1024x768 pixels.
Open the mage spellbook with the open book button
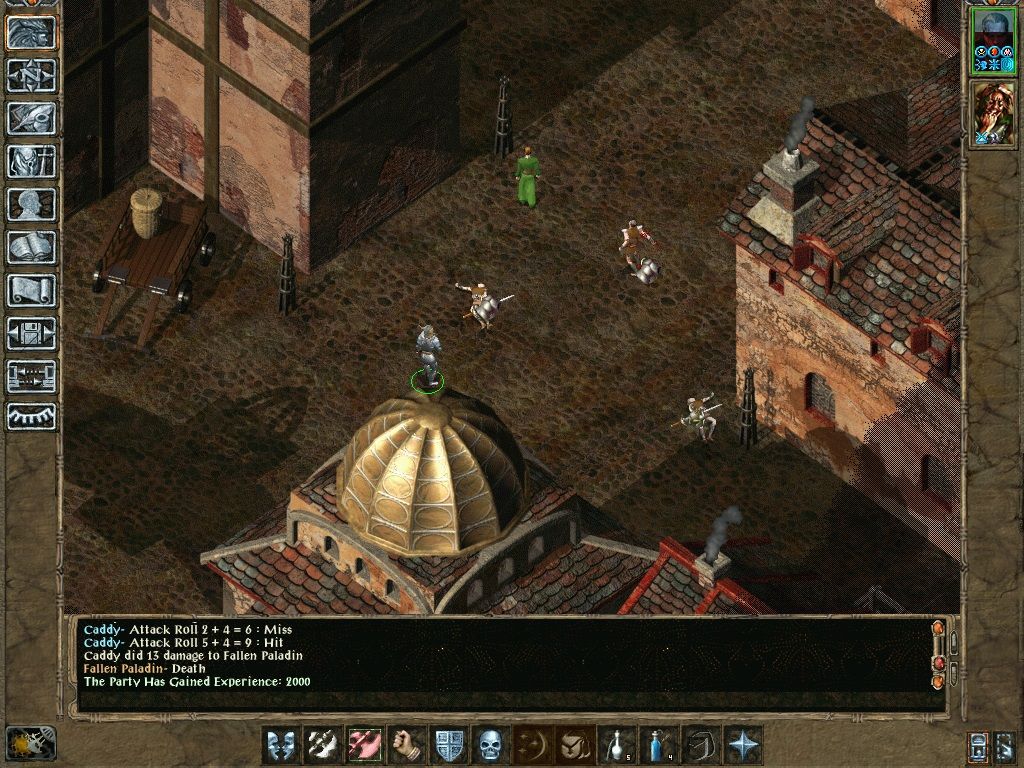coord(31,247)
